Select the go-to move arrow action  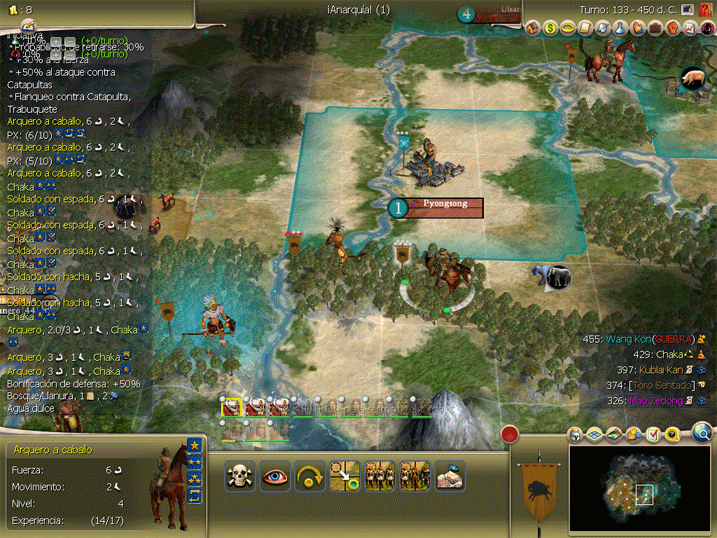345,475
